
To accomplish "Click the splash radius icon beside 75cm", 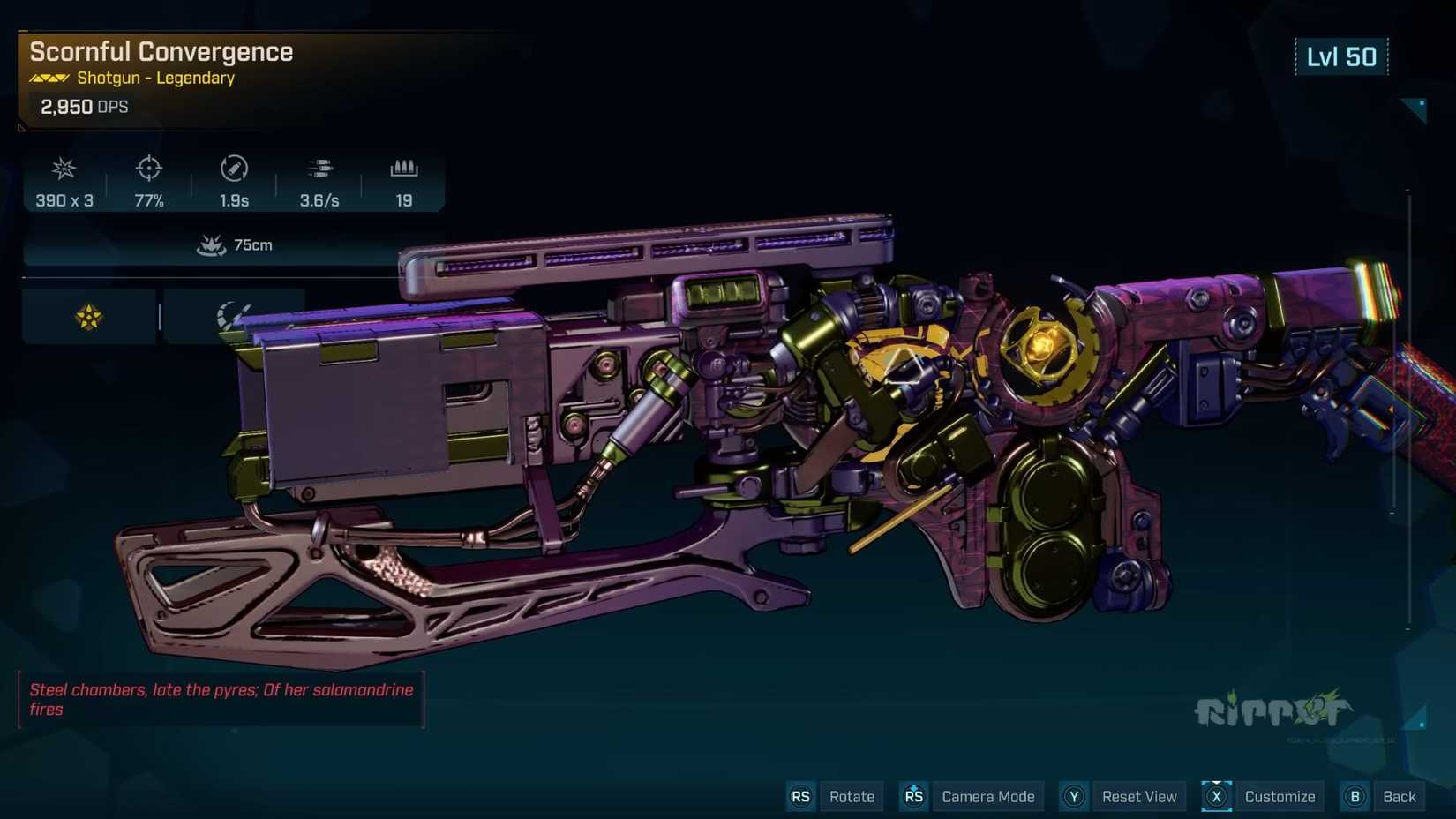I will tap(212, 244).
